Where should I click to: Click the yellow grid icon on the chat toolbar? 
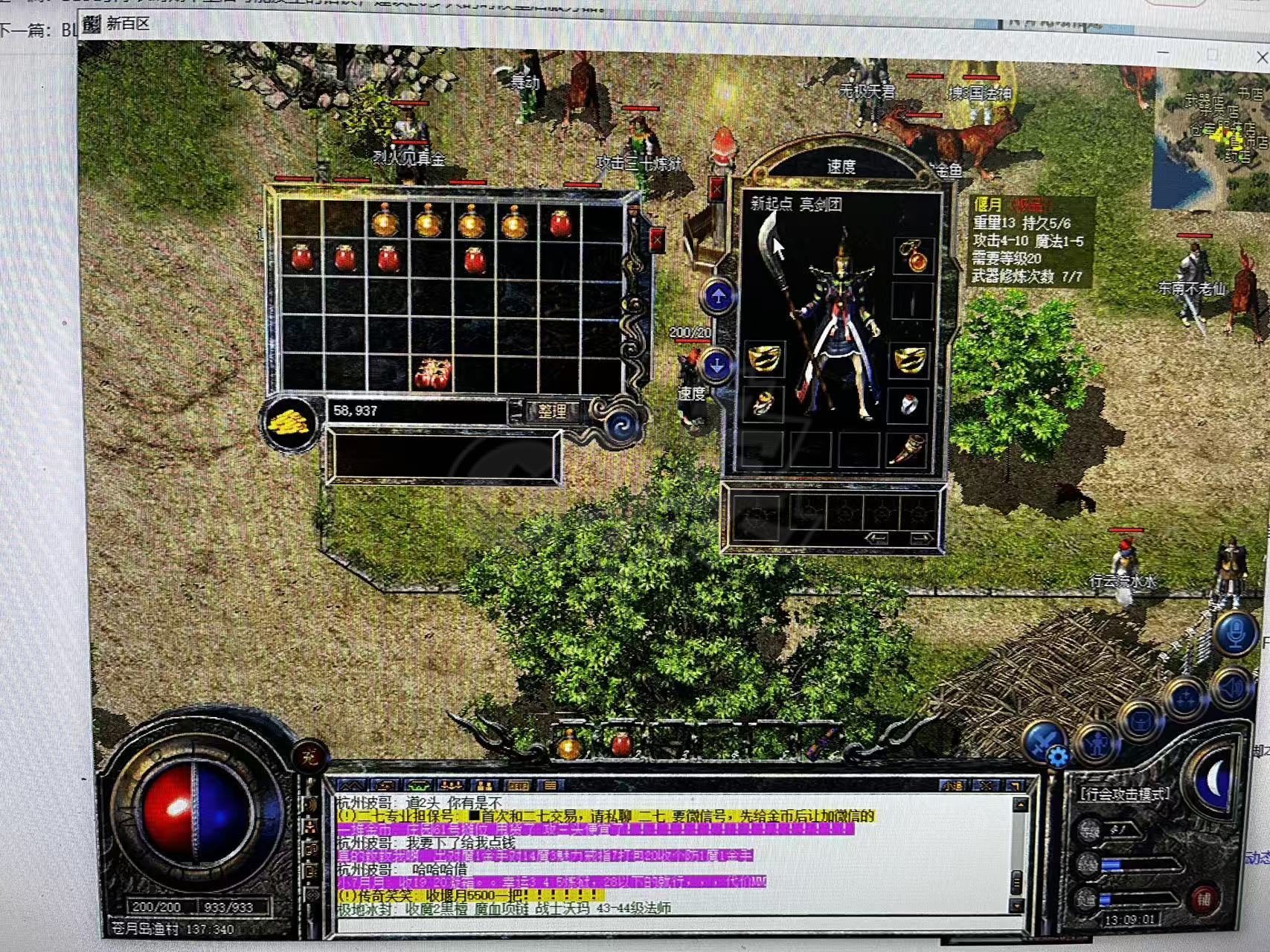point(519,785)
